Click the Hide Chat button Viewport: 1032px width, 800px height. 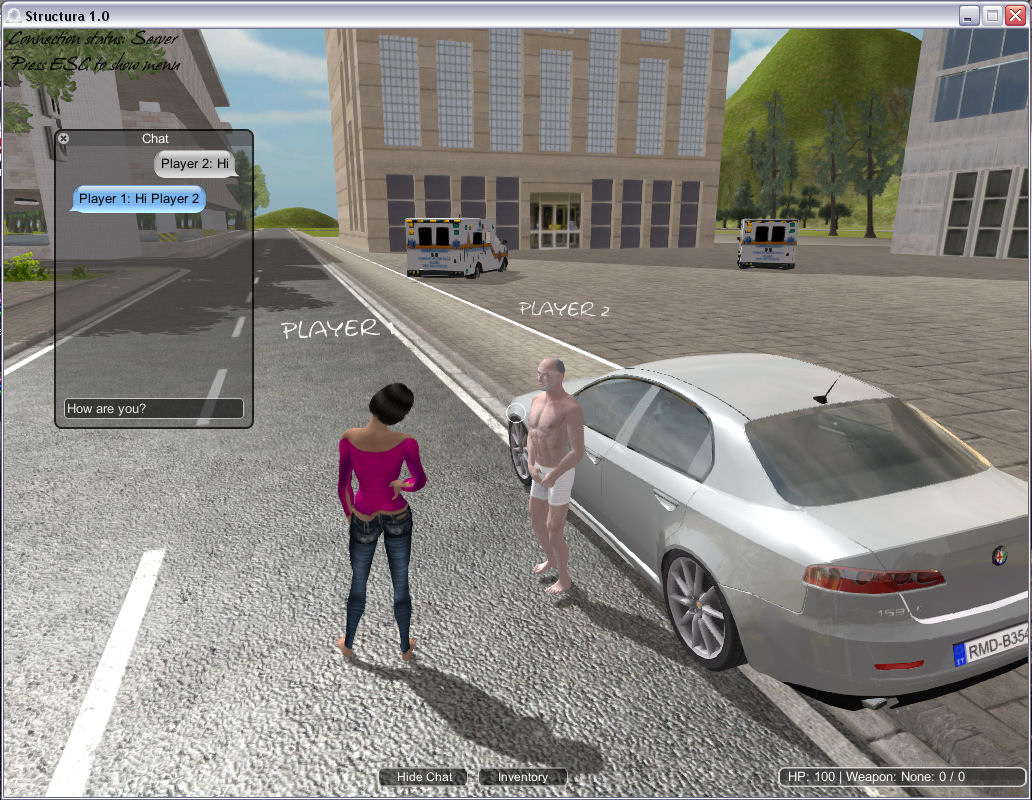point(425,777)
